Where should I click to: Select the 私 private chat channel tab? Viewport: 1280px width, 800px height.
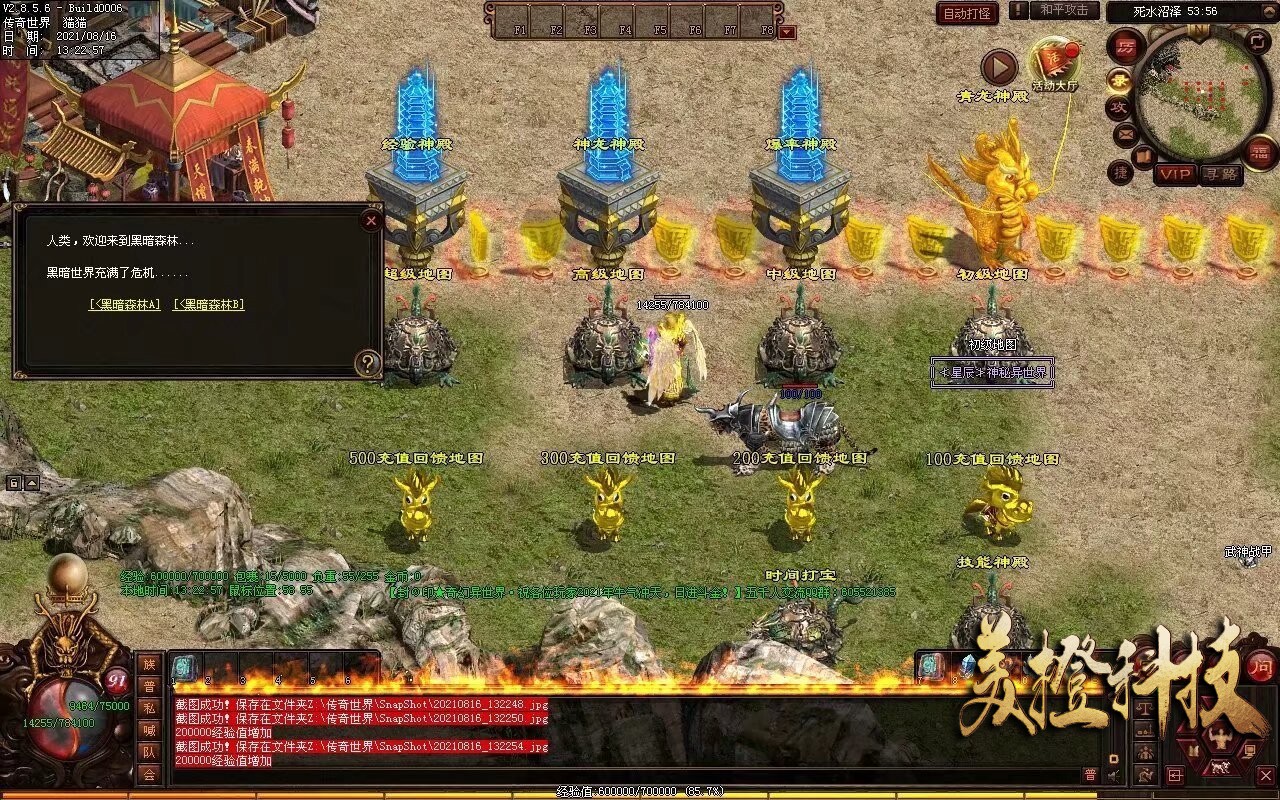point(149,708)
